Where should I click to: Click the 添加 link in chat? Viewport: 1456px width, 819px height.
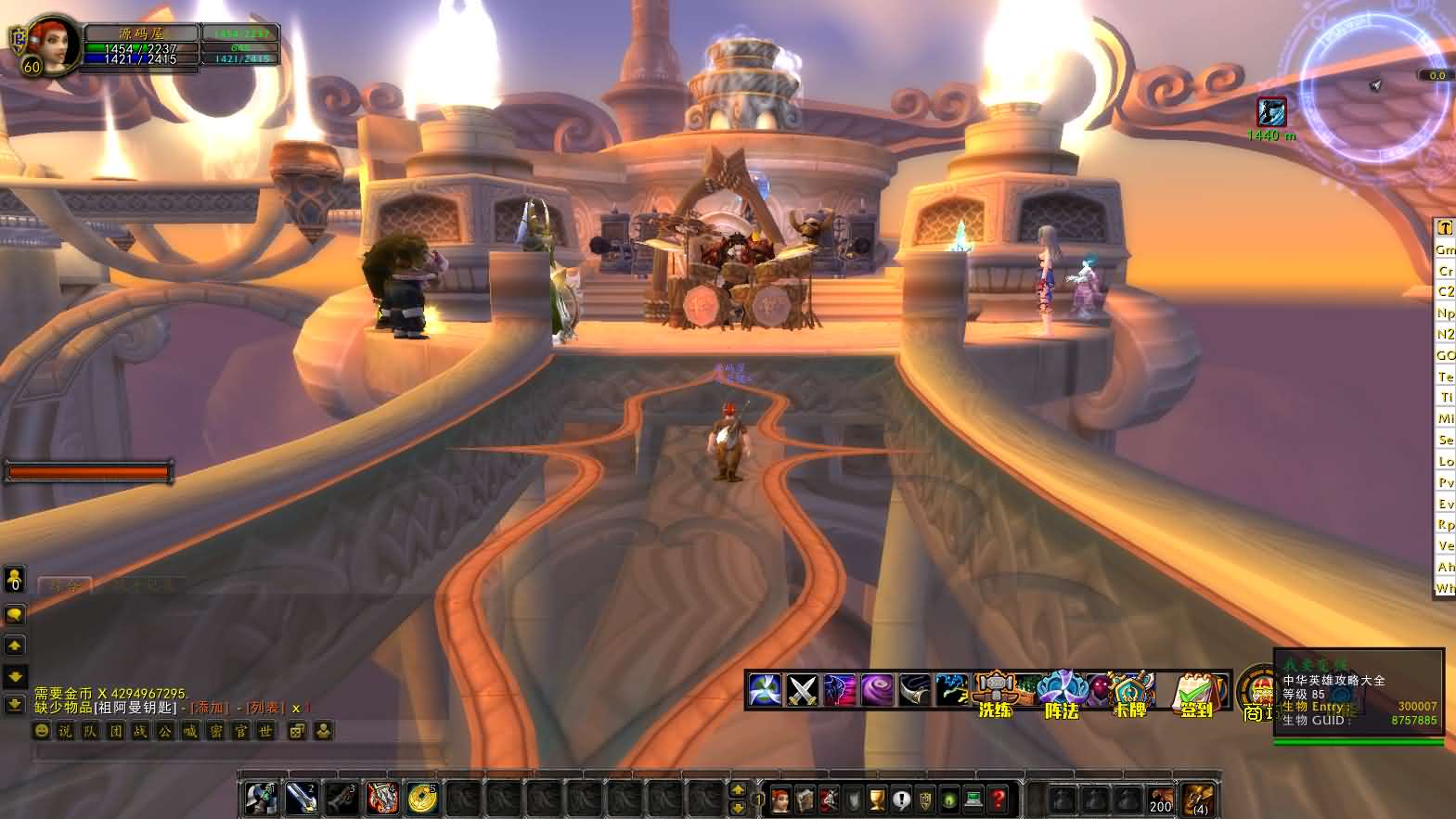[x=210, y=708]
